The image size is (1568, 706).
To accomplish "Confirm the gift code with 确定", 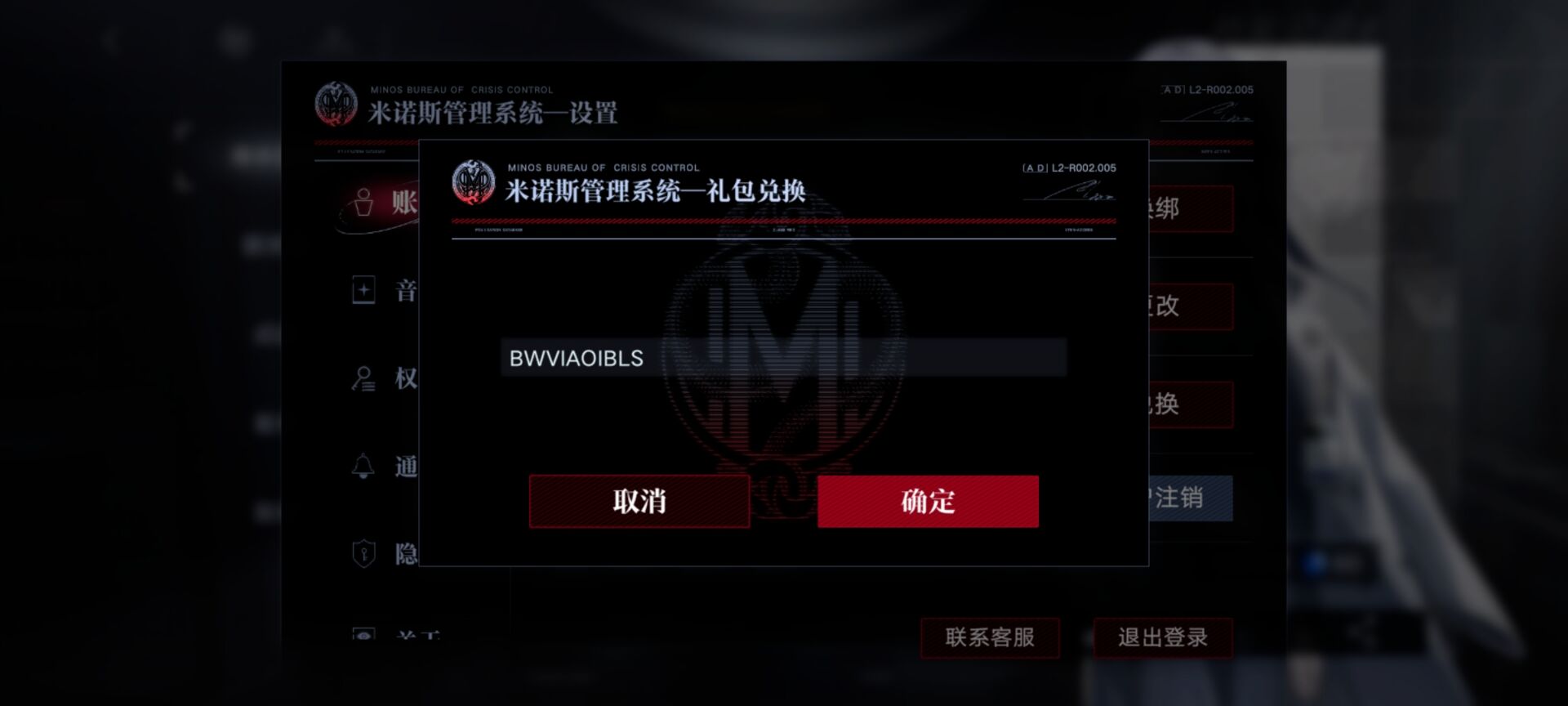I will (928, 501).
